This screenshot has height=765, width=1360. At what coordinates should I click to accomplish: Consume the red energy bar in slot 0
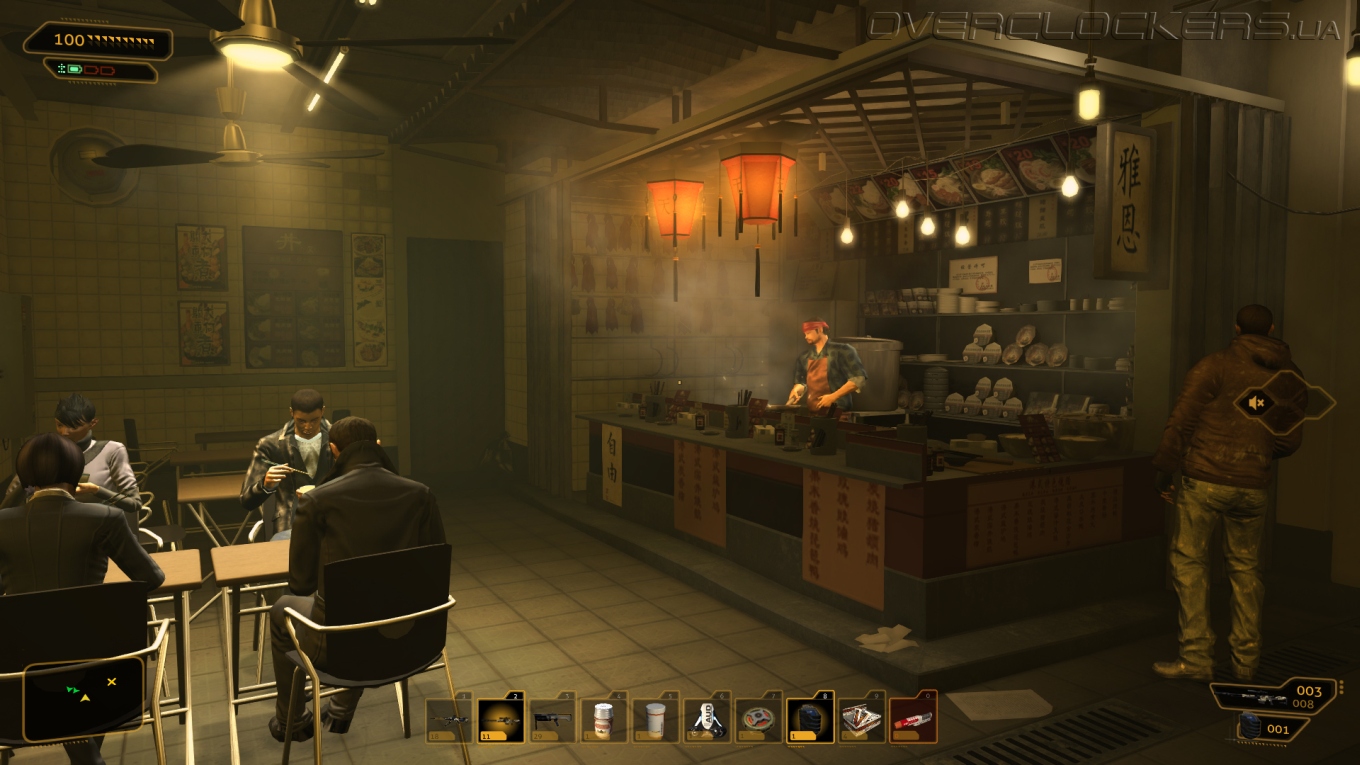[913, 720]
